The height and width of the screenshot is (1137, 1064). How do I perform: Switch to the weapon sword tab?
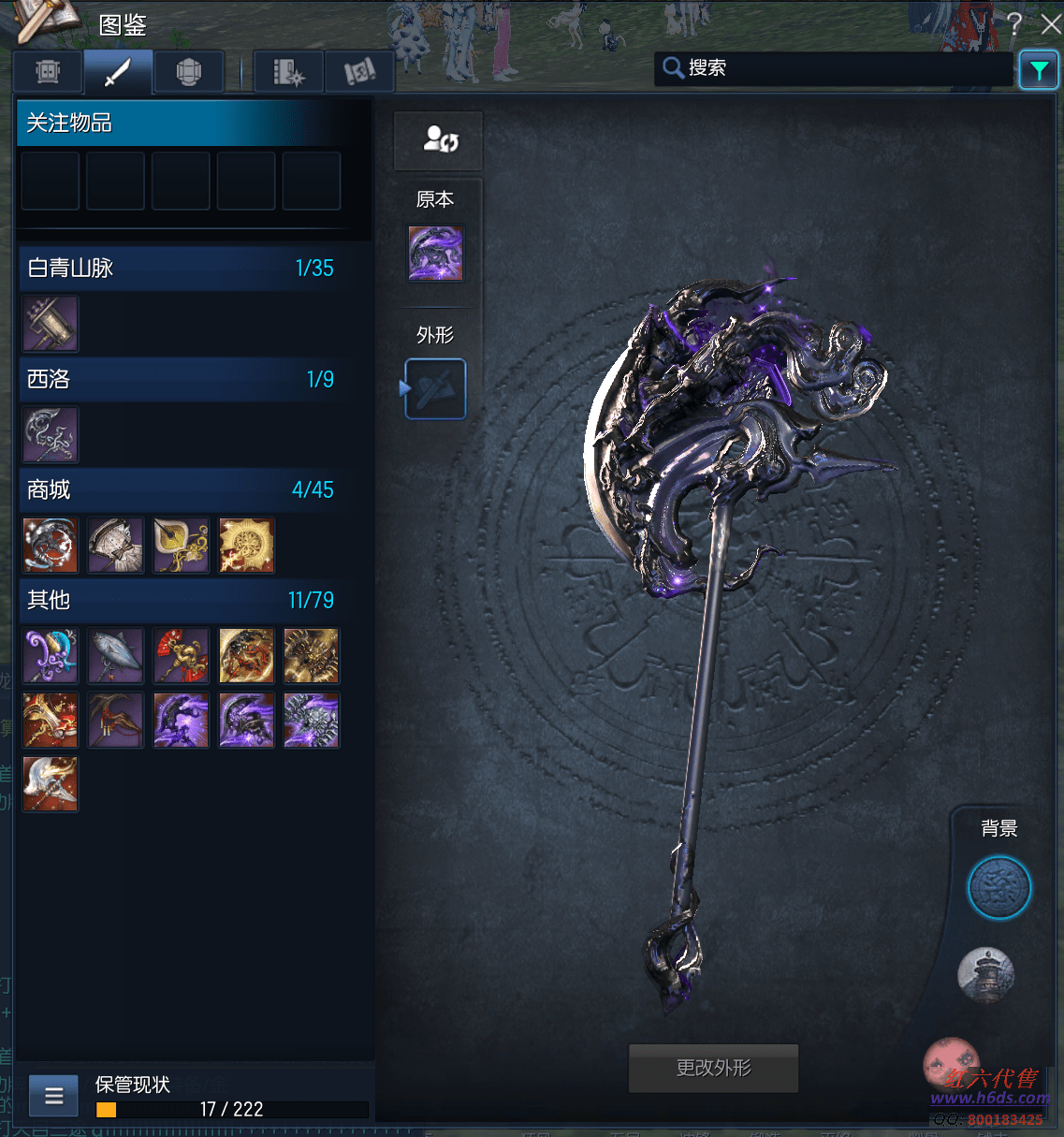[118, 72]
